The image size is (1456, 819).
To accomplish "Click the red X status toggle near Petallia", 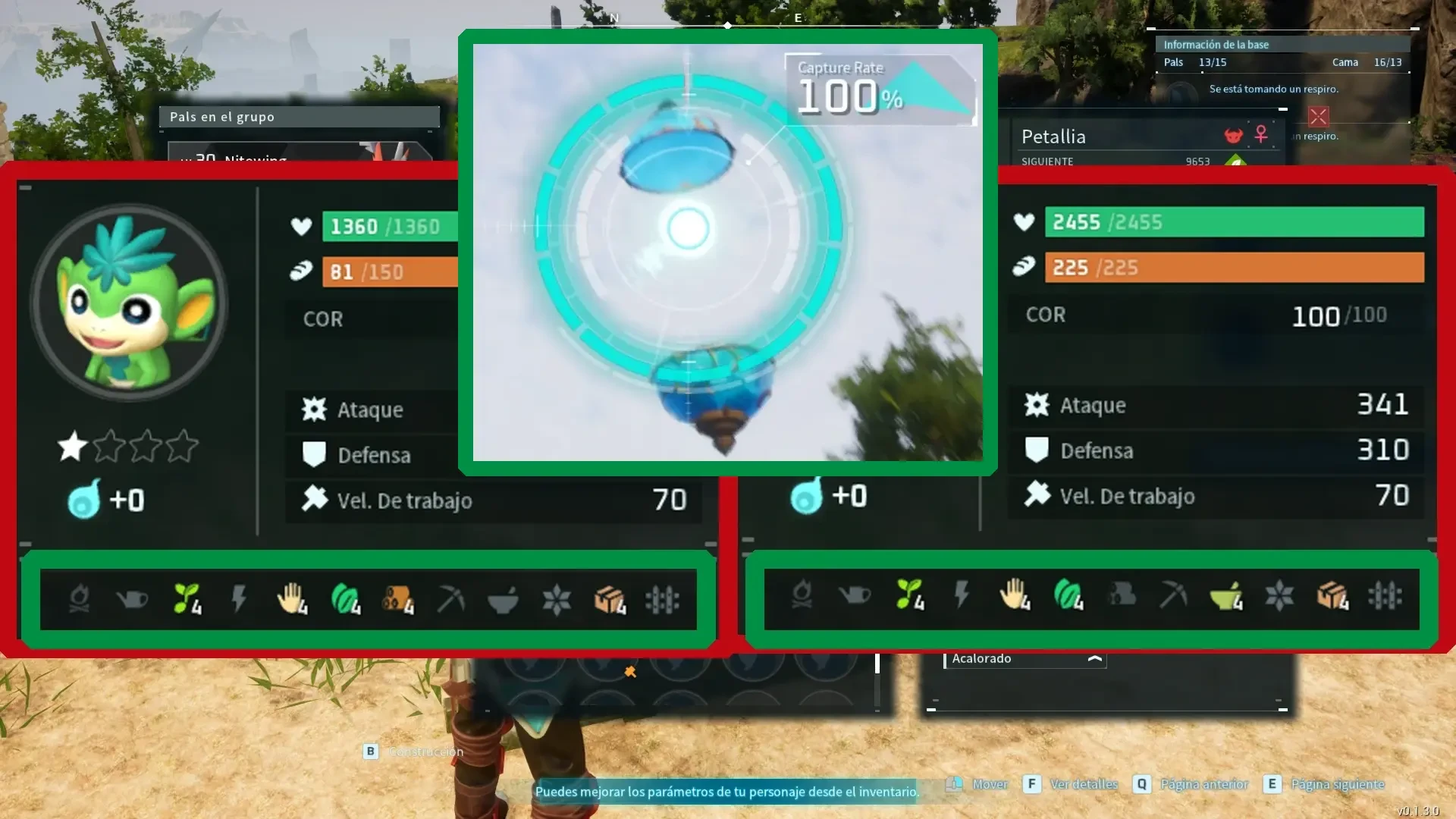I will pos(1319,118).
